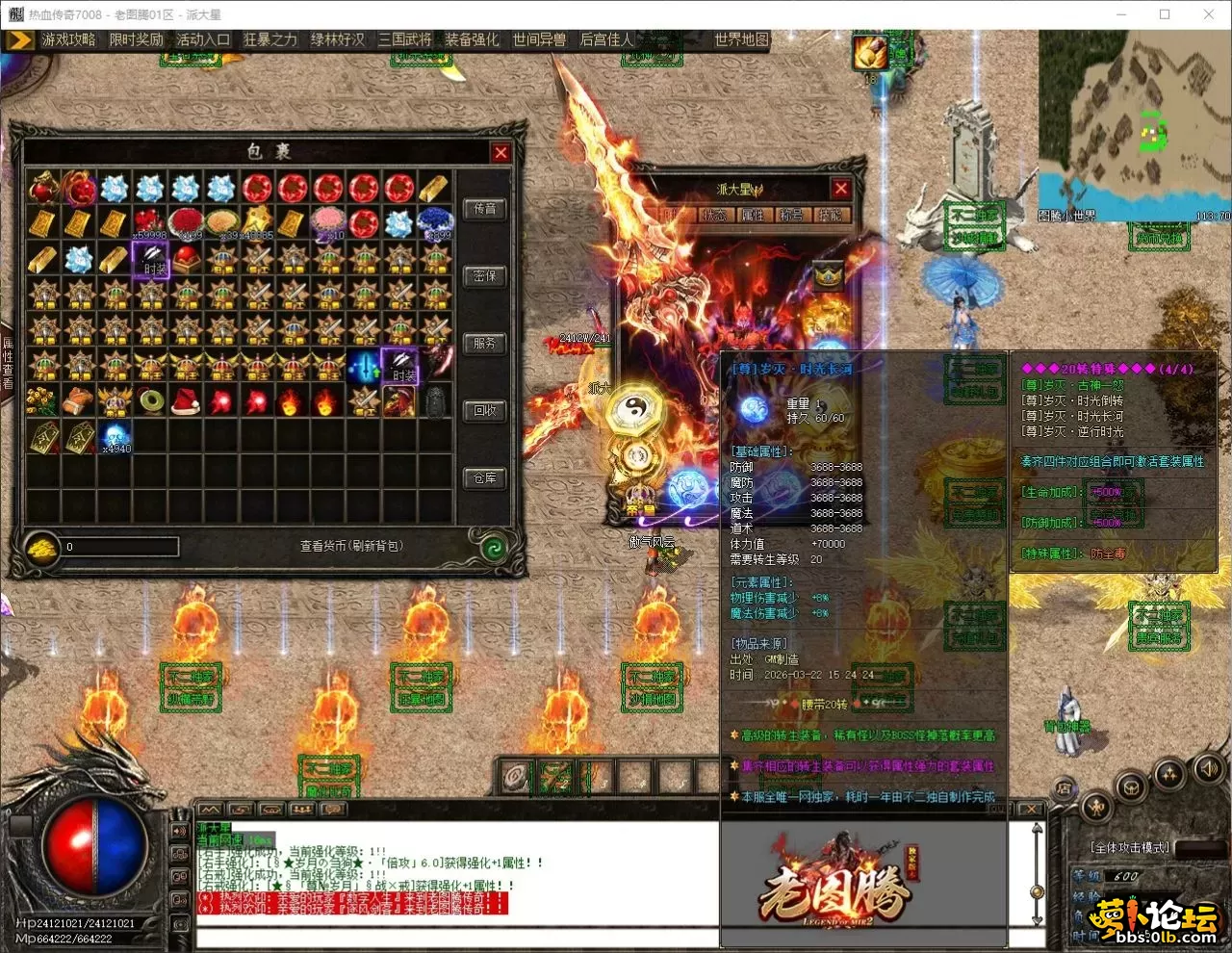The image size is (1232, 953).
Task: Switch to the 属性 attributes tab
Action: pos(753,216)
